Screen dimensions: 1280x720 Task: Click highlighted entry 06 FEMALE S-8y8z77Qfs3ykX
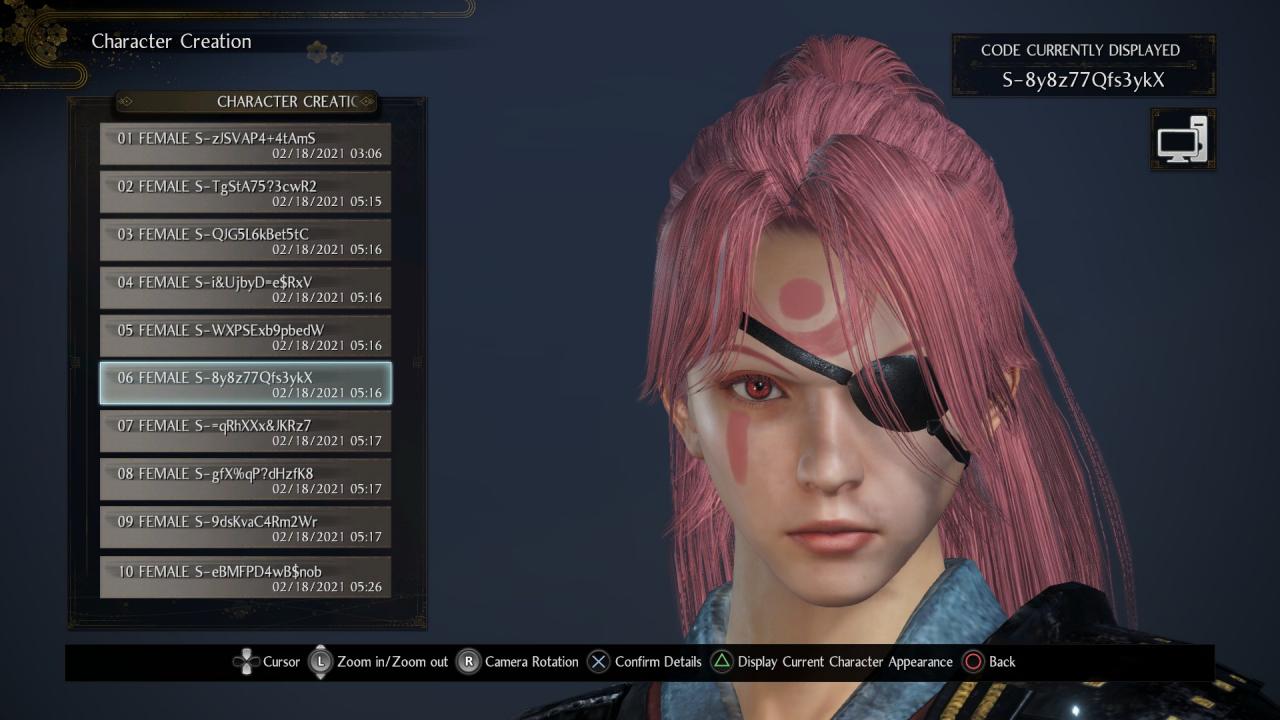(x=245, y=384)
